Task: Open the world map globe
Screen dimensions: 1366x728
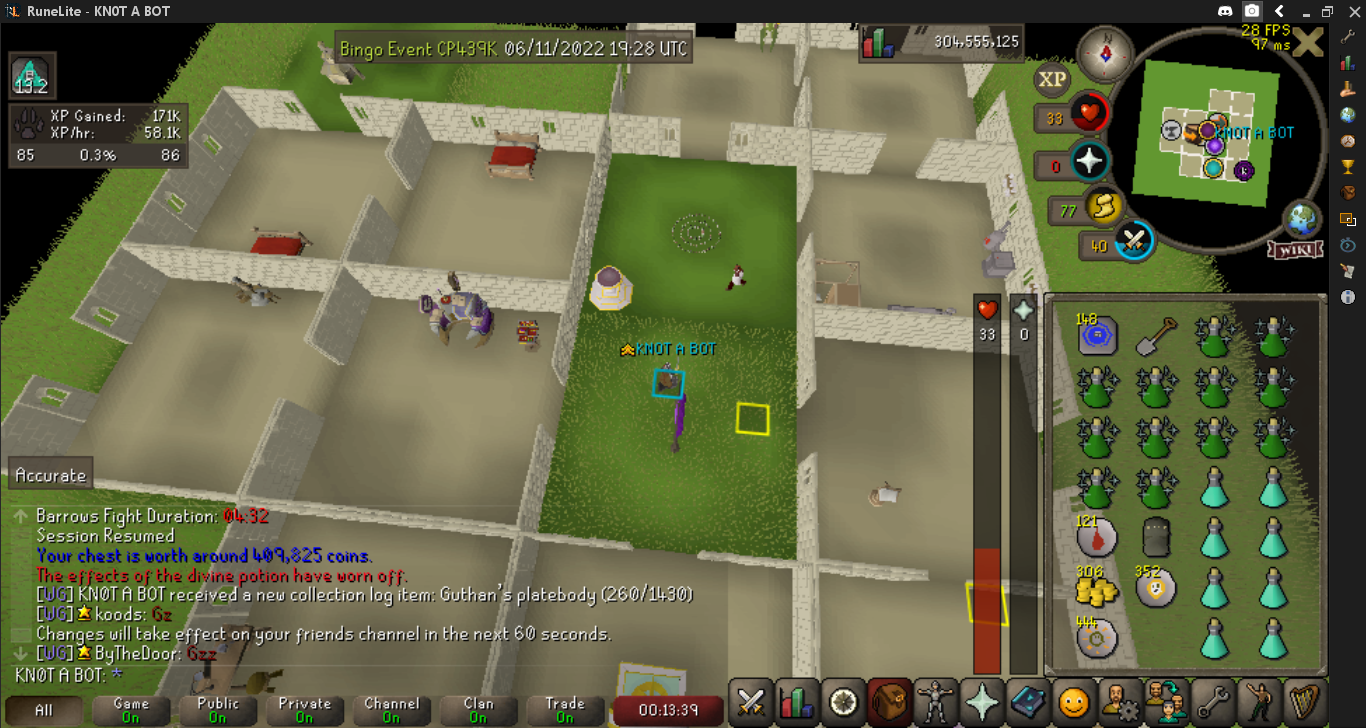Action: coord(1302,220)
